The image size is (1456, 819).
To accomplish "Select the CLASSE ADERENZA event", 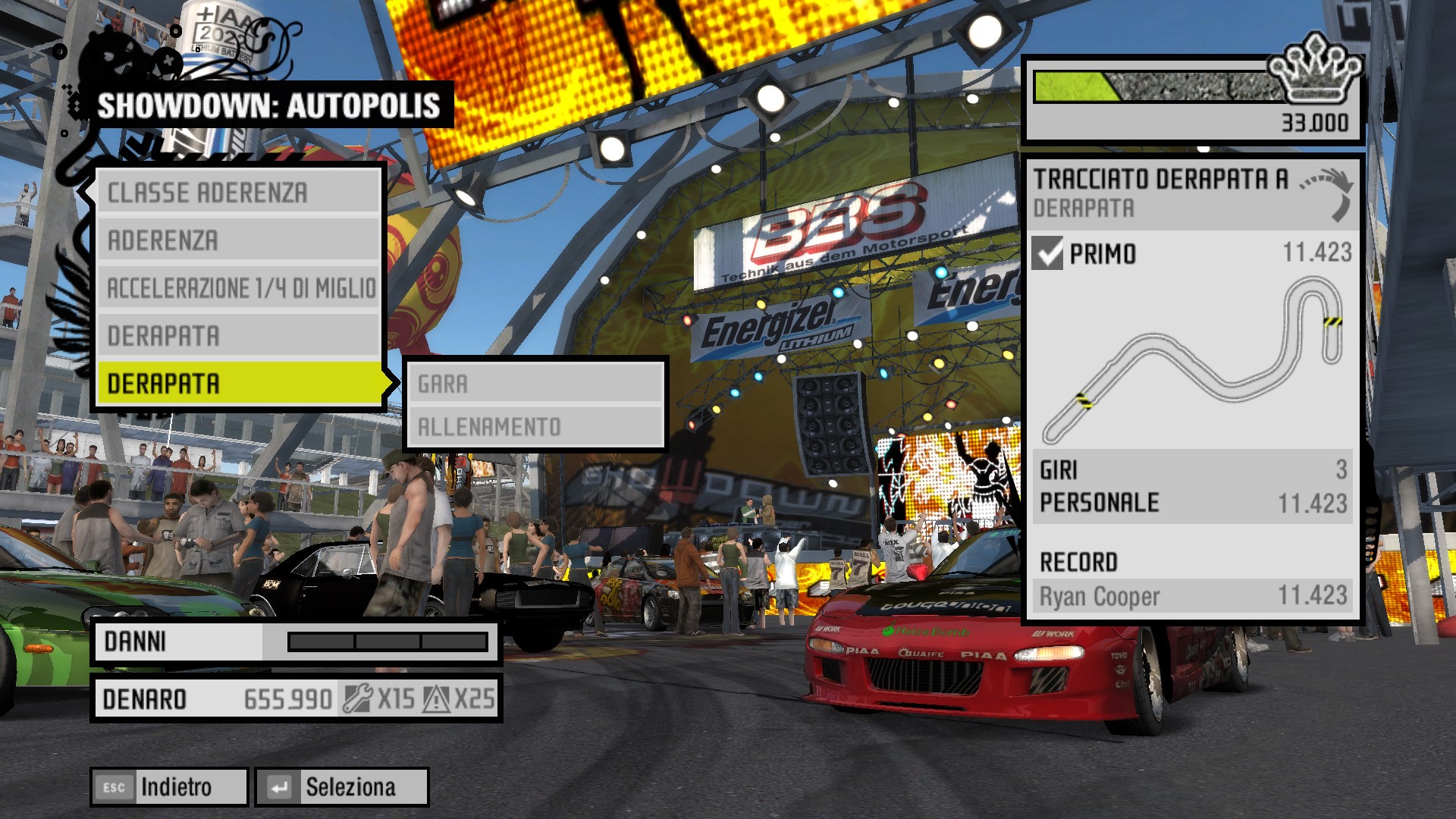I will tap(238, 193).
